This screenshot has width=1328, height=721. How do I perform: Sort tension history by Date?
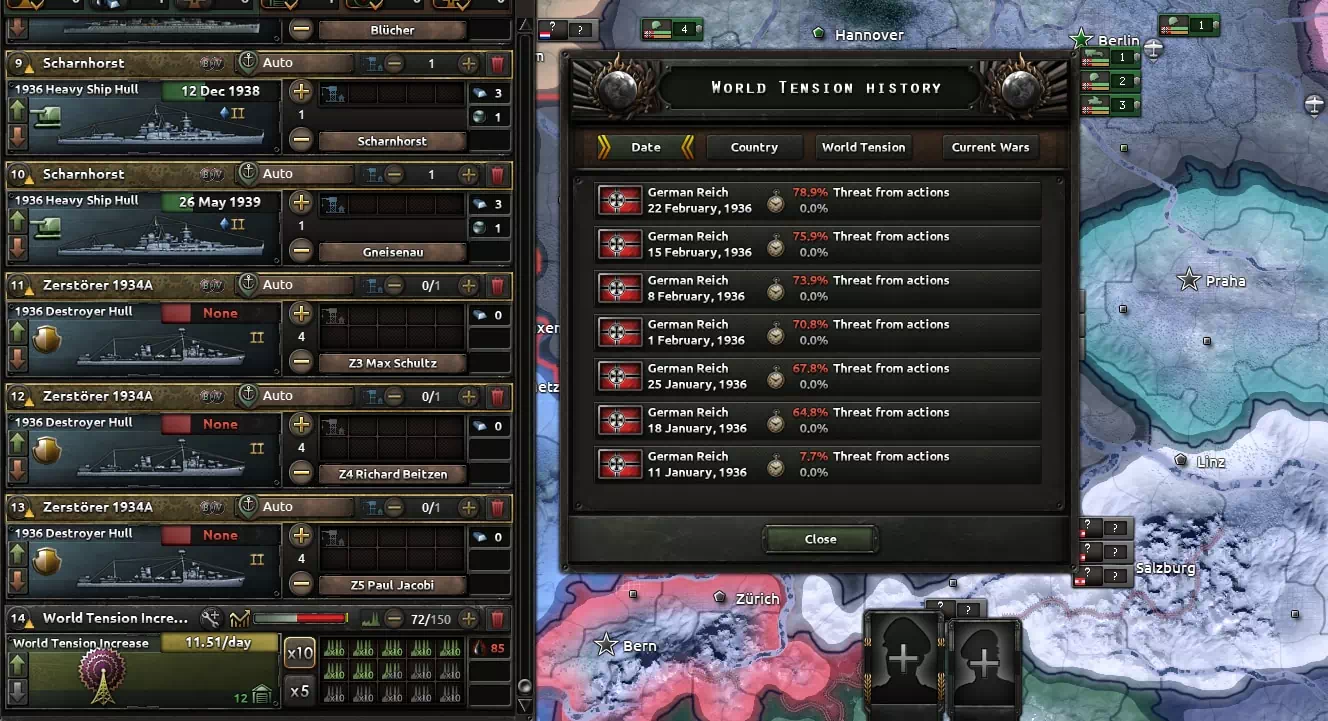[646, 147]
